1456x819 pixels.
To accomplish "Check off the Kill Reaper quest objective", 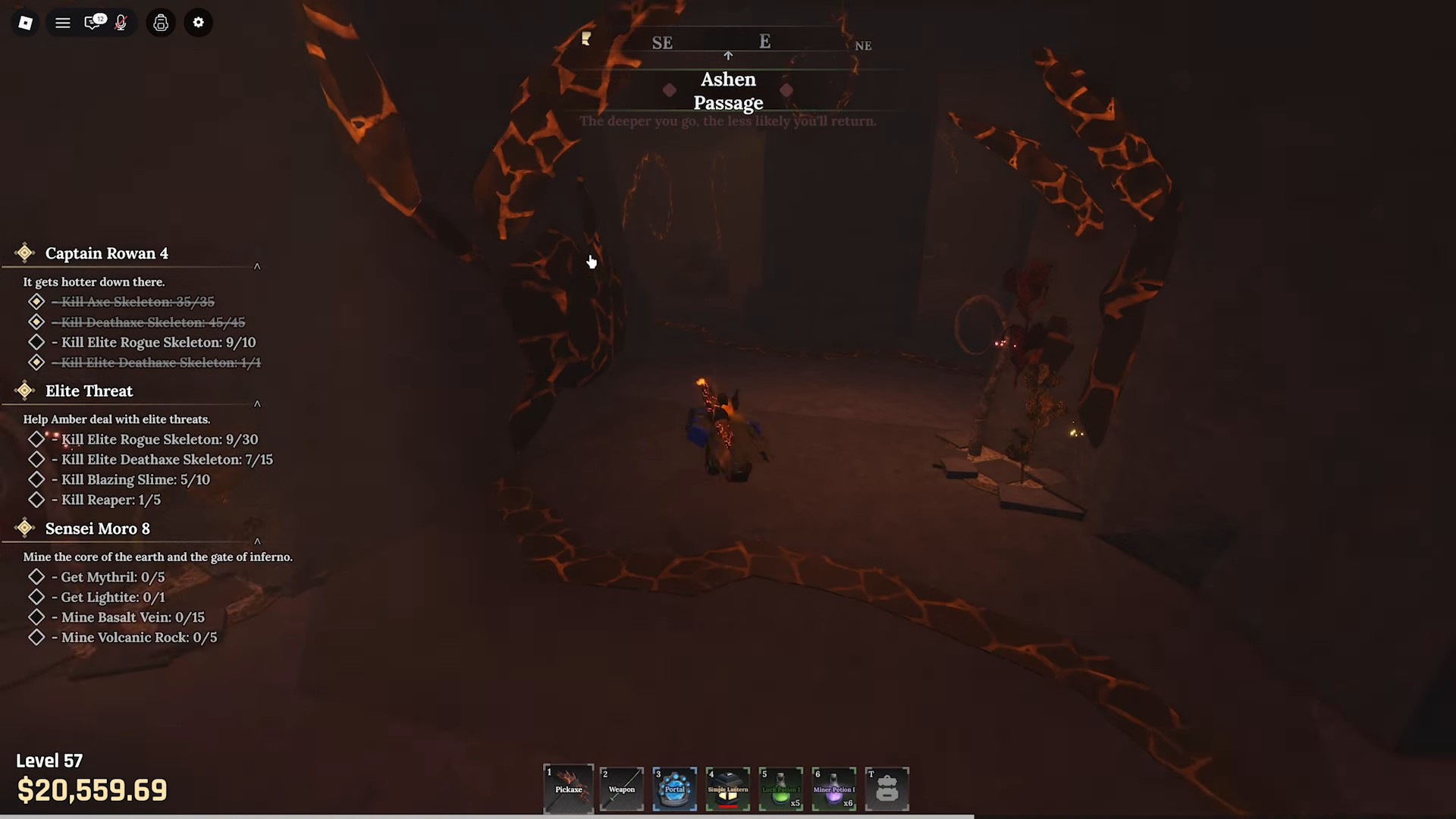I will tap(37, 500).
